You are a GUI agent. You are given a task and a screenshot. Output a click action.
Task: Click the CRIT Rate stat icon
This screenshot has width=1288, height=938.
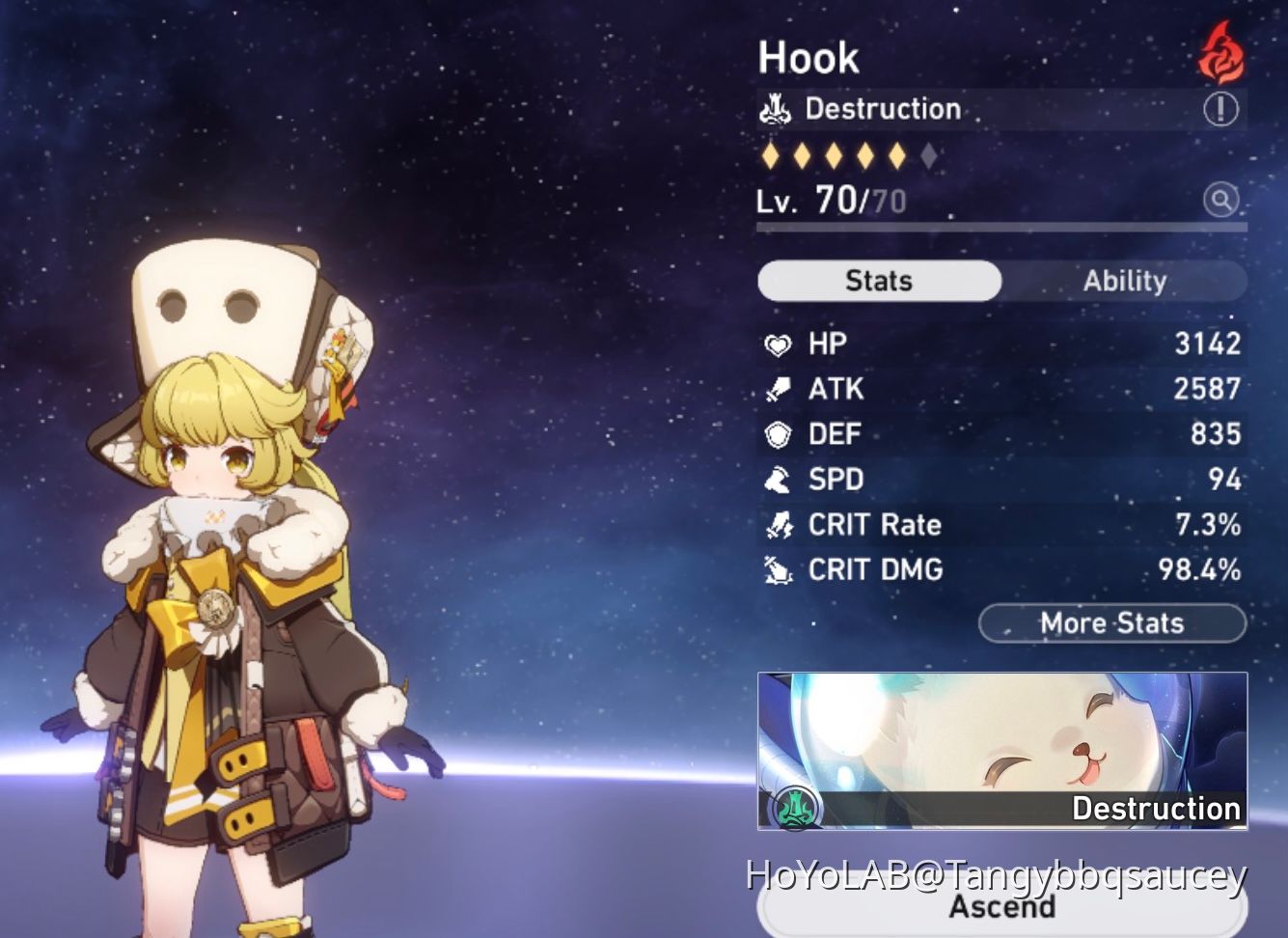(x=779, y=525)
